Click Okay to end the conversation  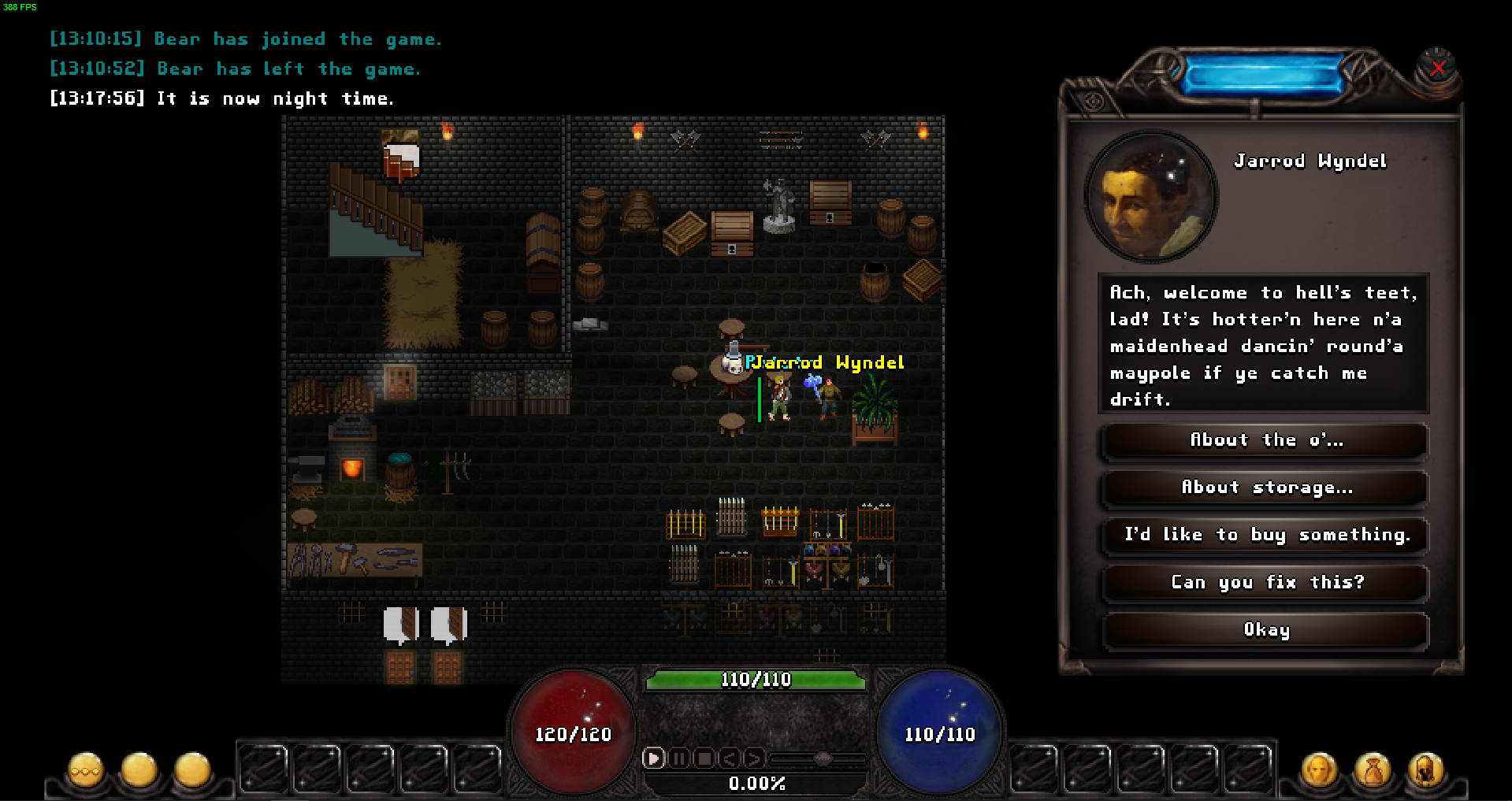(x=1265, y=630)
